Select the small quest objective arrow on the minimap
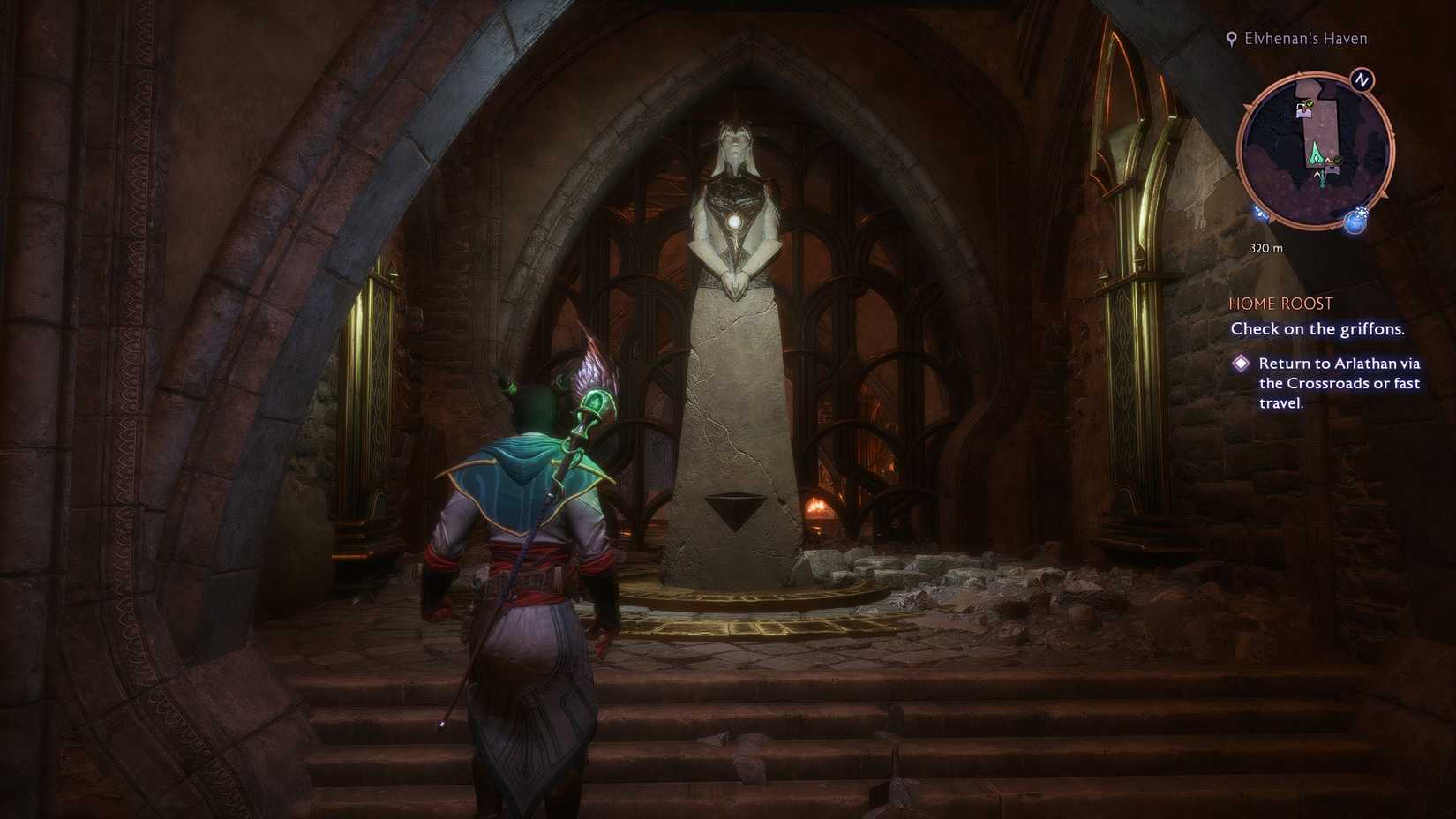The image size is (1456, 819). 1320,176
